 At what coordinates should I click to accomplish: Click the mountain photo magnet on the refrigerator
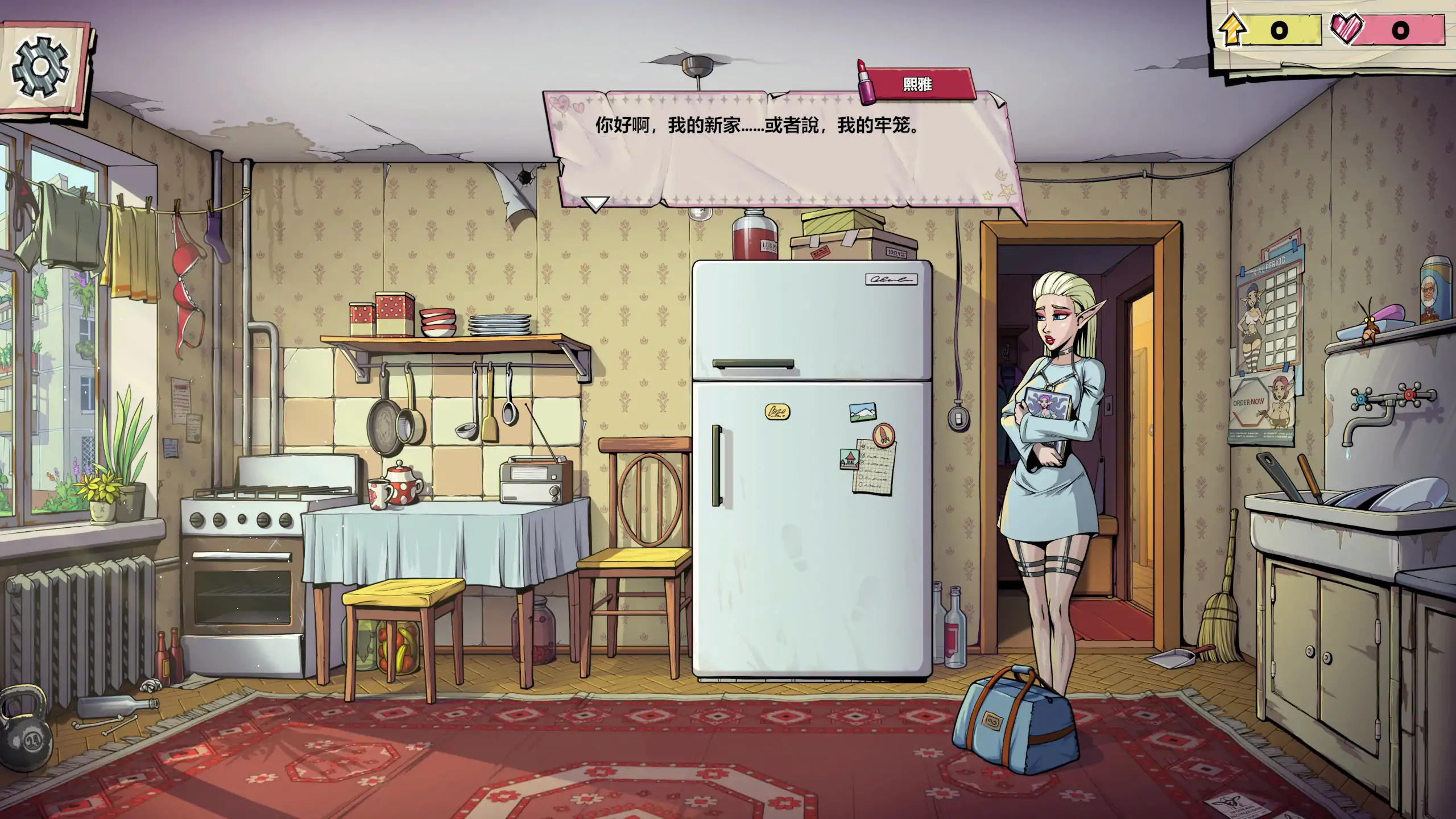(x=863, y=412)
